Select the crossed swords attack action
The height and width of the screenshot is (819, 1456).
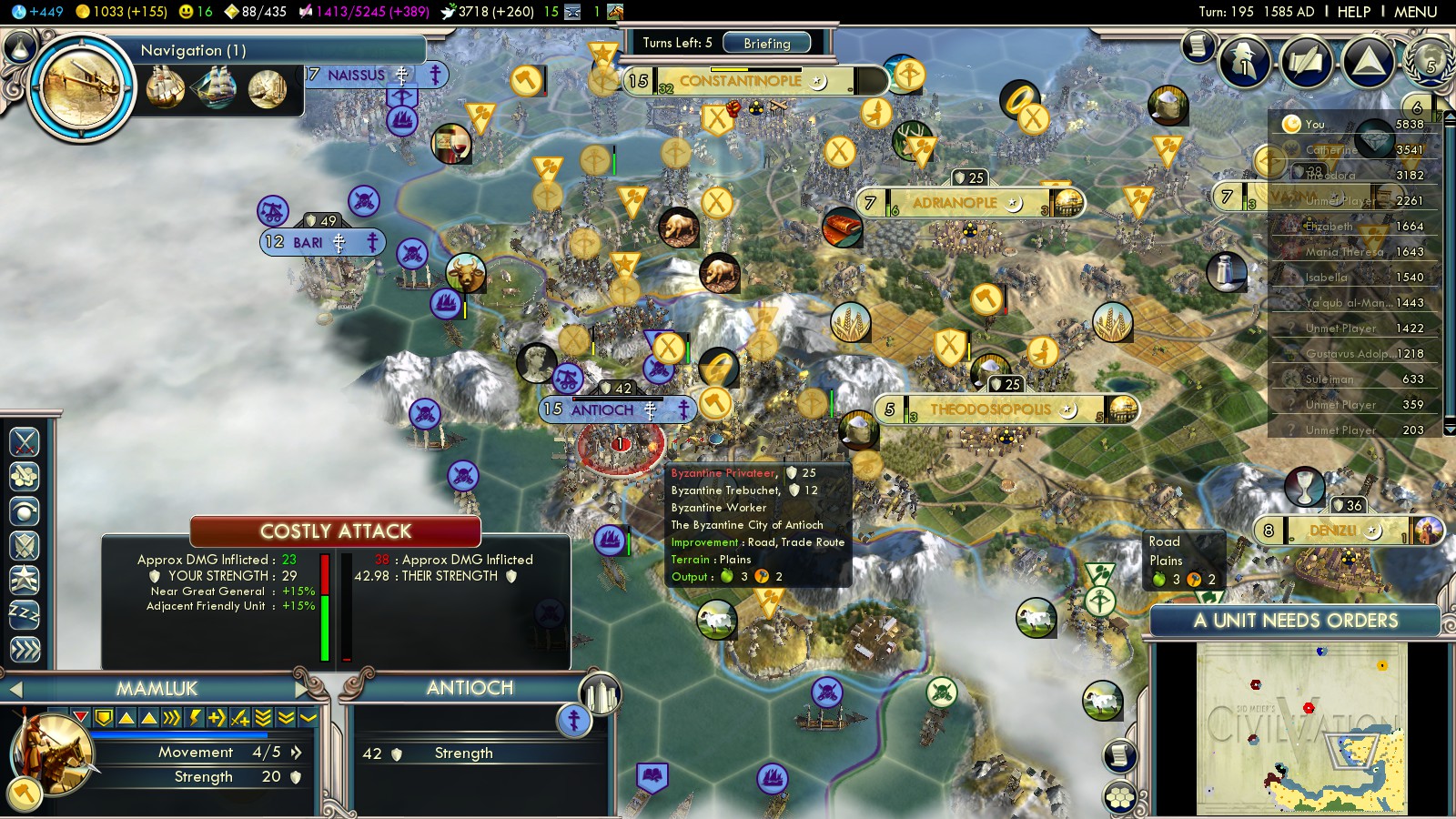[x=25, y=442]
